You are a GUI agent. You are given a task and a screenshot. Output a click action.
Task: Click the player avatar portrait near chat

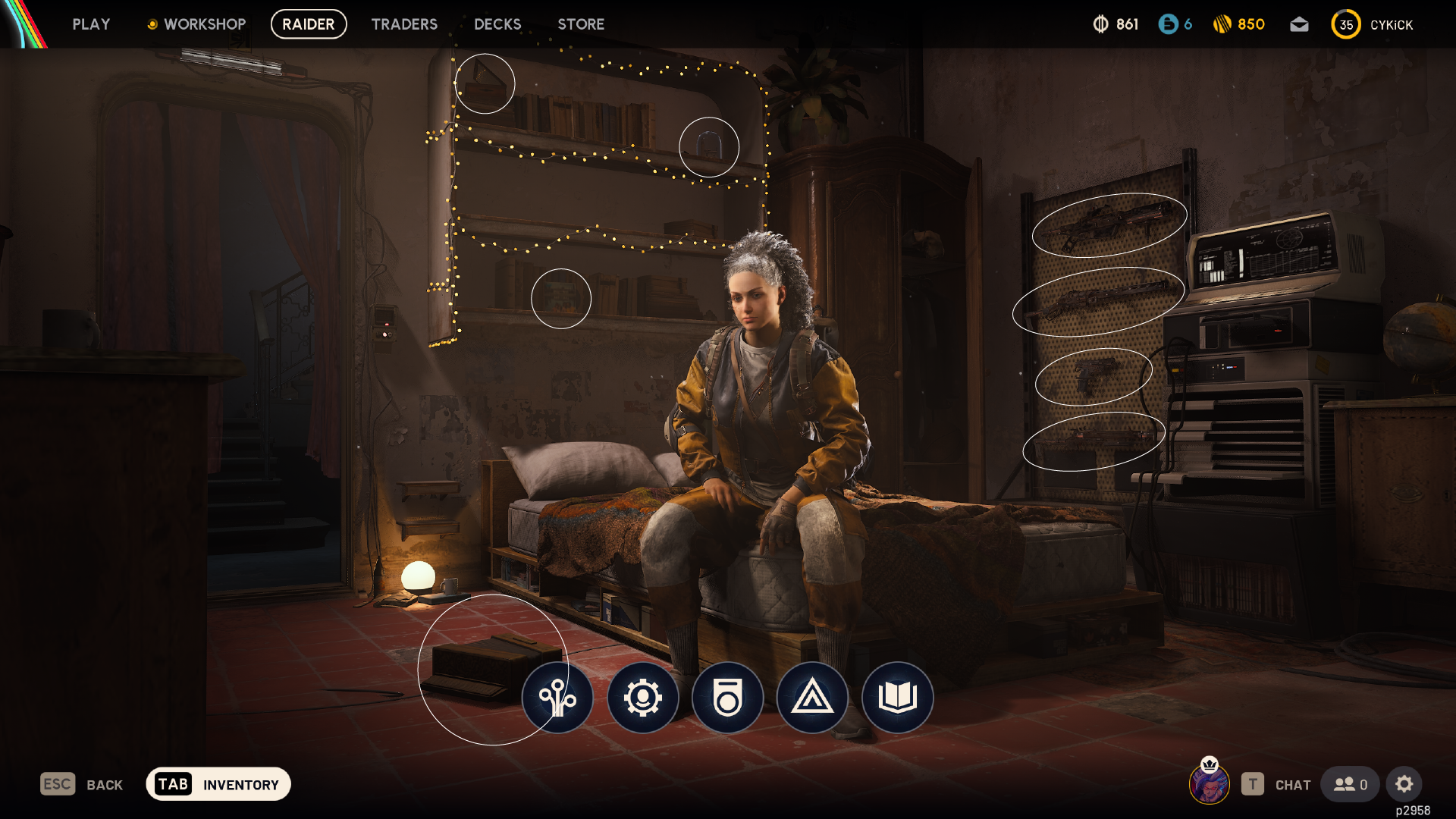[x=1211, y=785]
